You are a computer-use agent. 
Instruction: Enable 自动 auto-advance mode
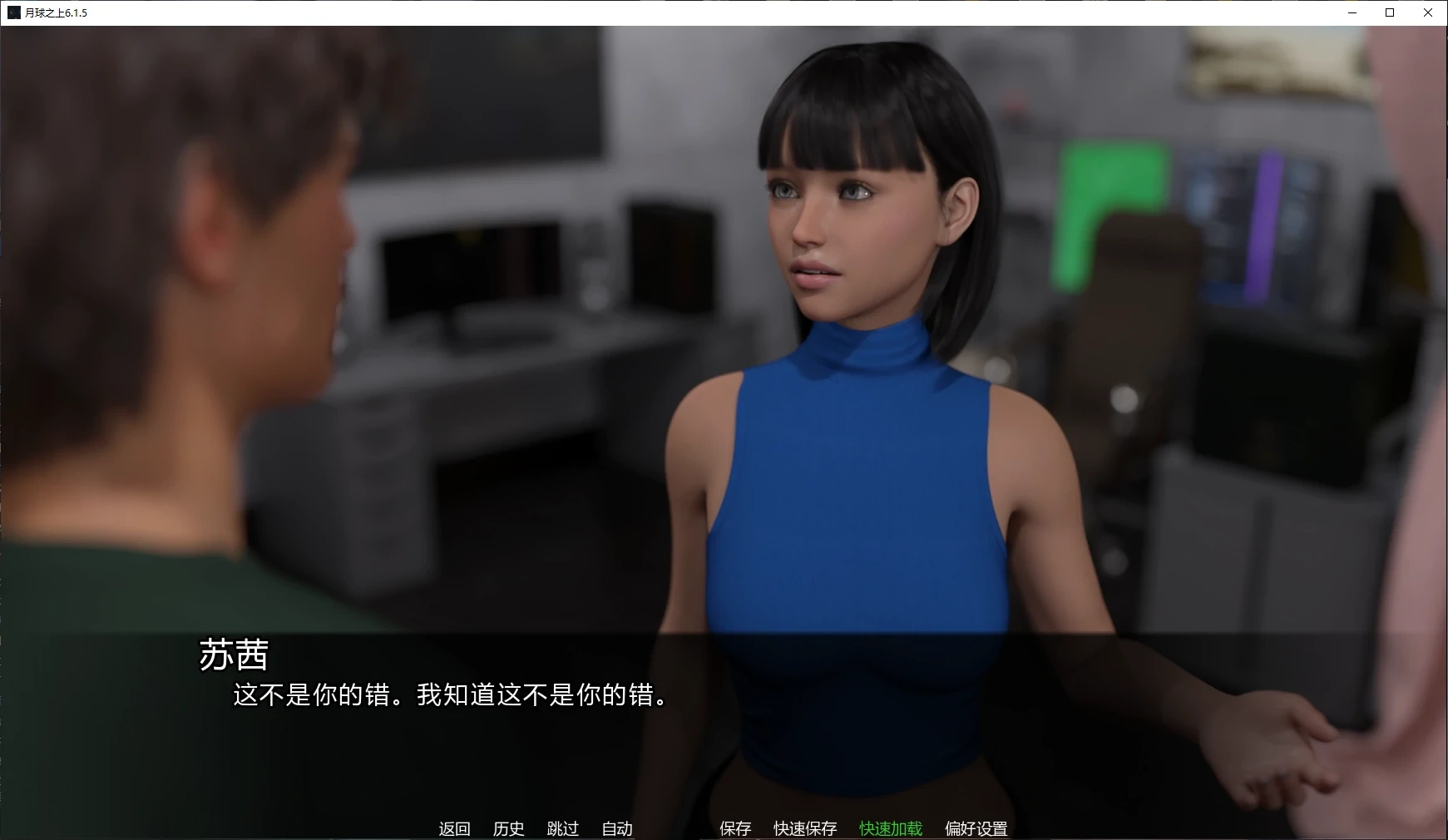[616, 828]
